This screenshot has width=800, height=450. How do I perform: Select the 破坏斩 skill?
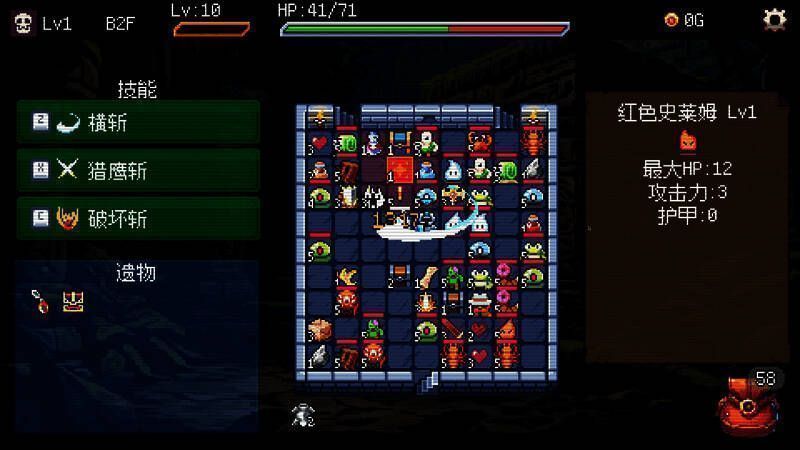[x=138, y=218]
